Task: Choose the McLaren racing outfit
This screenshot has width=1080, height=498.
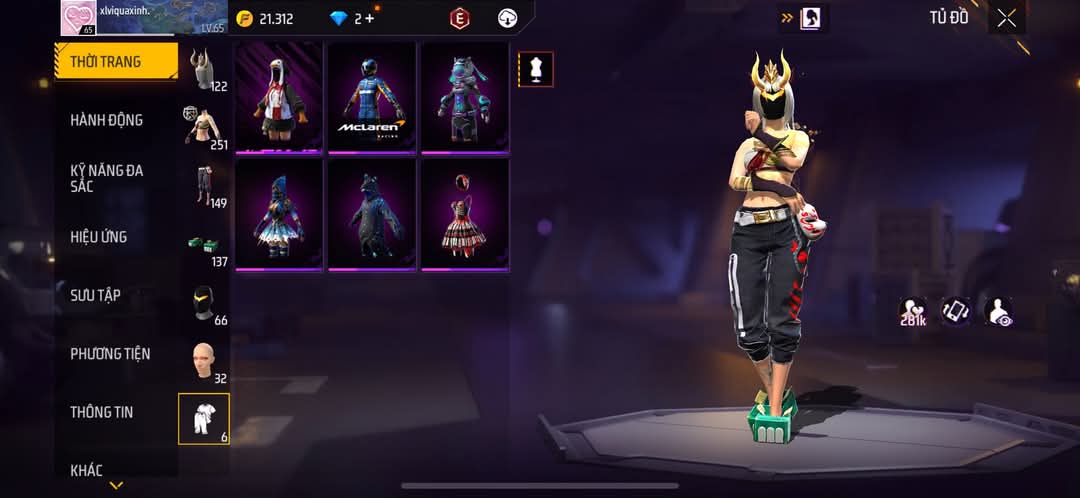Action: point(372,97)
